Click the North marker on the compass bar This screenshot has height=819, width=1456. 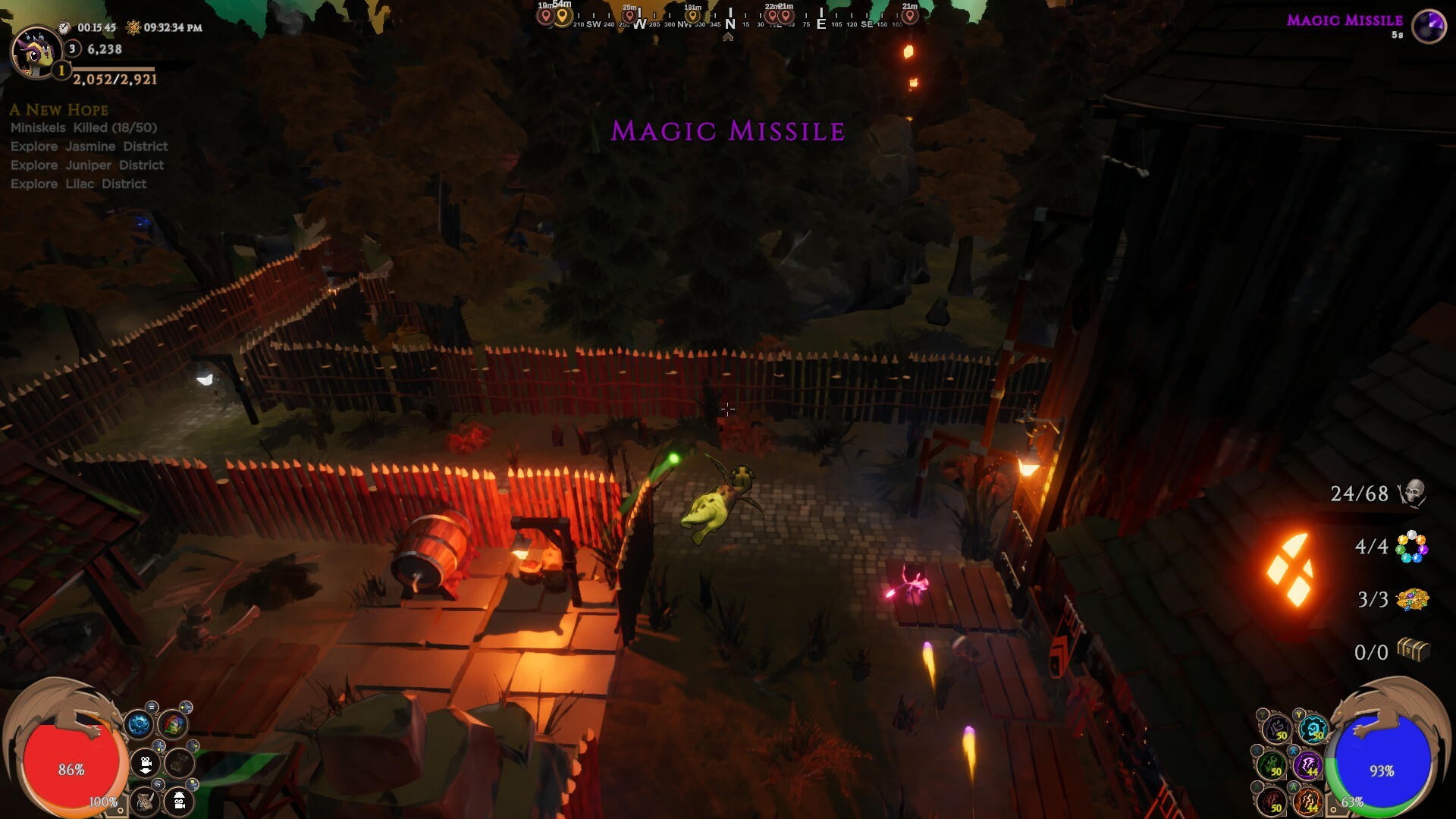point(728,17)
